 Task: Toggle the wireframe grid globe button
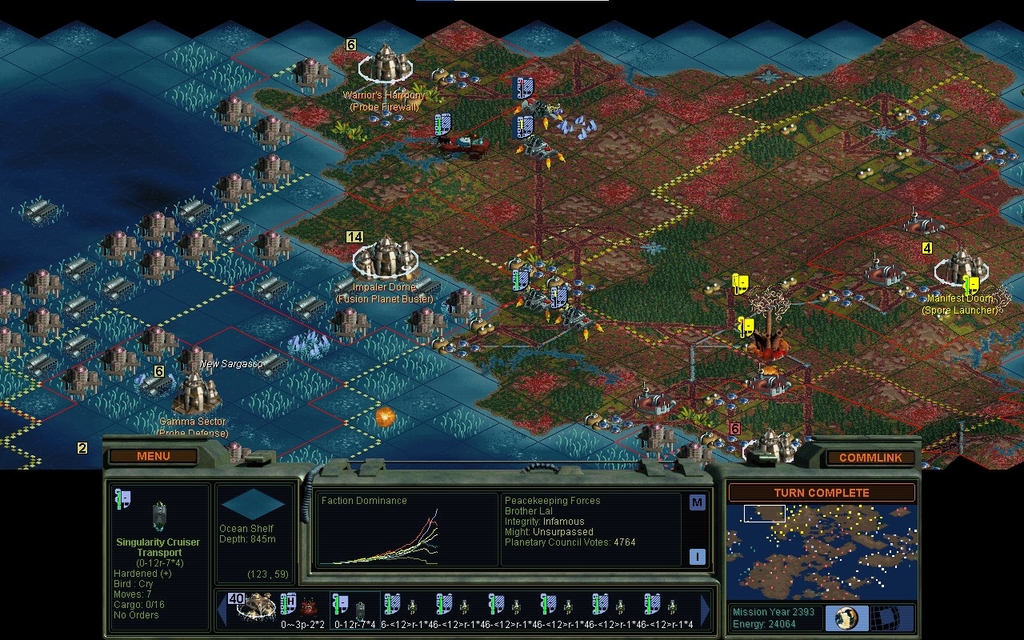[885, 617]
